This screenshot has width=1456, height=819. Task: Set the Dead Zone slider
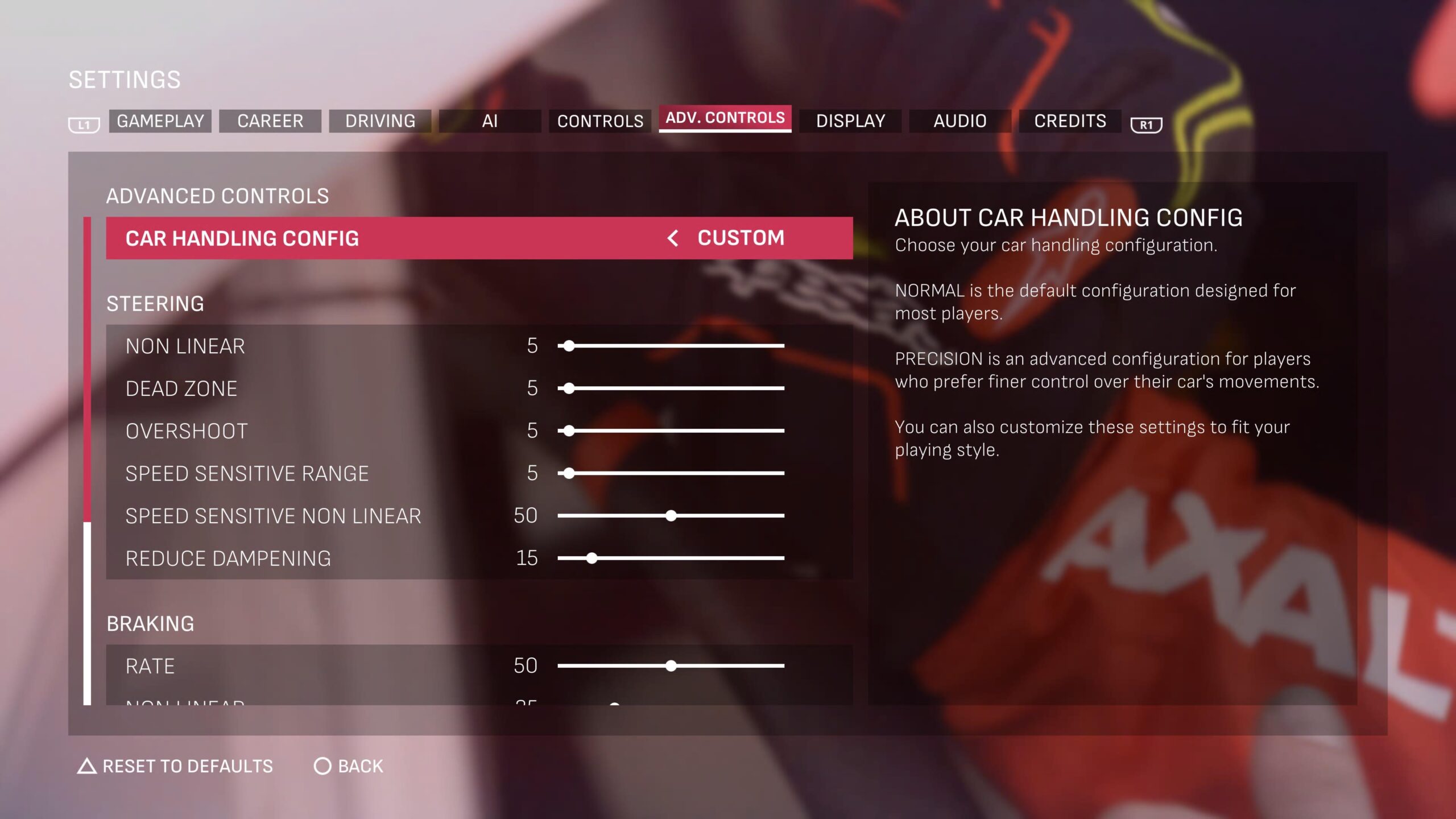[569, 388]
